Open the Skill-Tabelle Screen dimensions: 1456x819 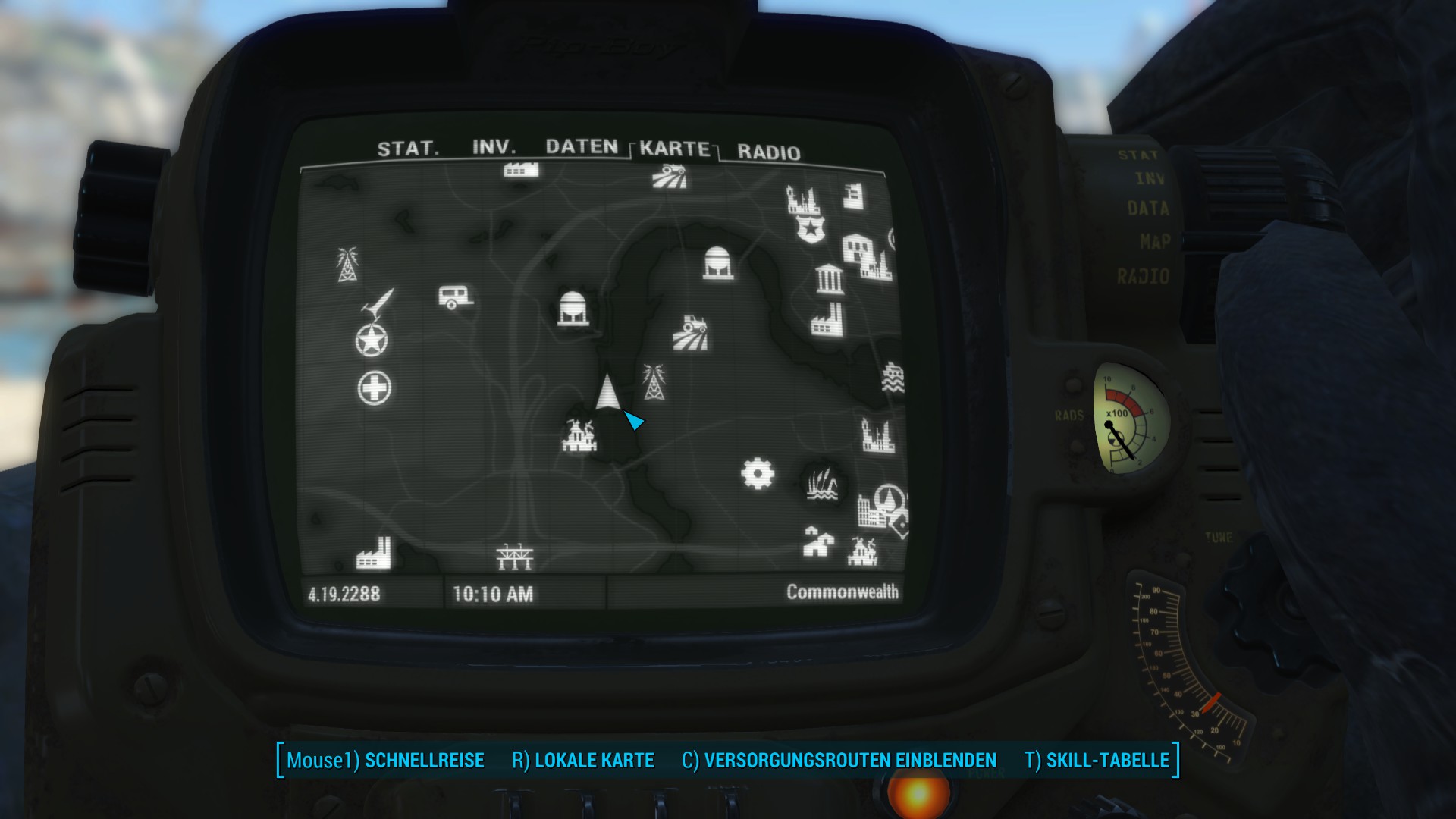pos(1097,760)
